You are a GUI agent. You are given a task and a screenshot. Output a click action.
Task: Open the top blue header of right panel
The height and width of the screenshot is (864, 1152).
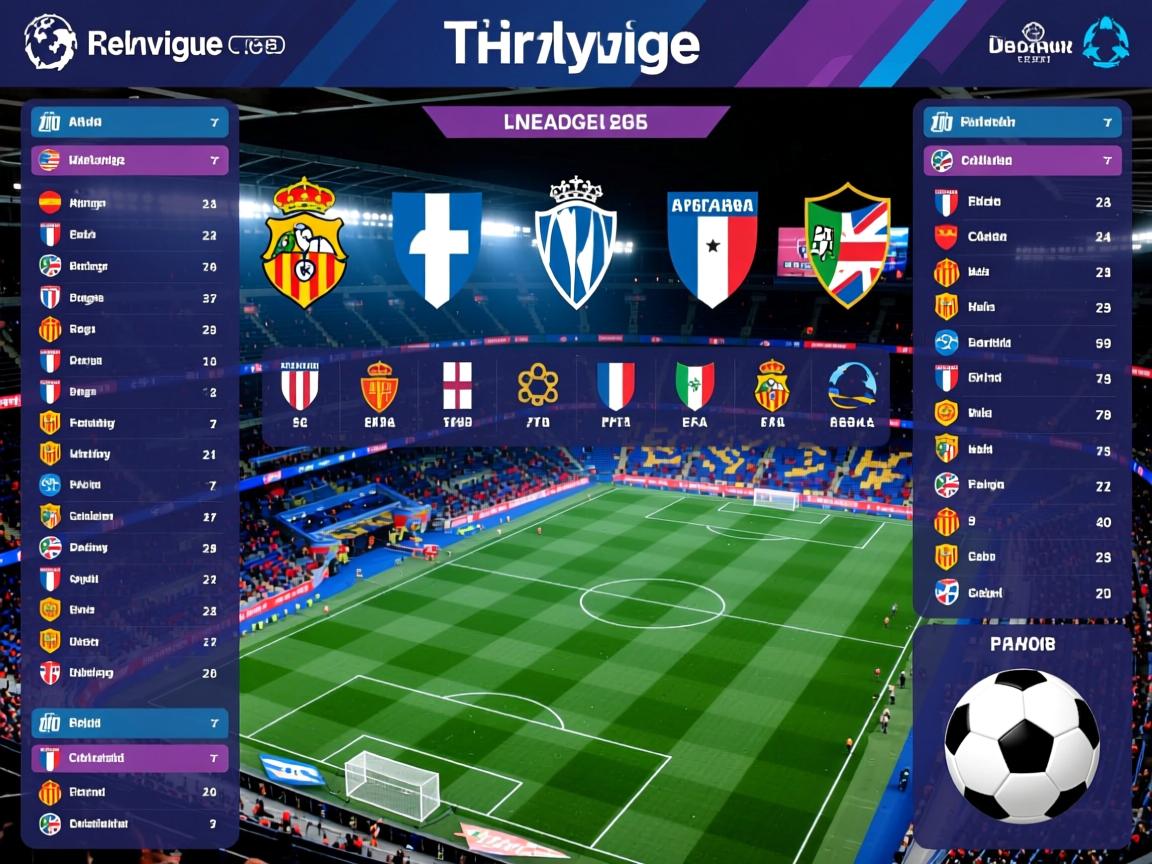[1022, 123]
